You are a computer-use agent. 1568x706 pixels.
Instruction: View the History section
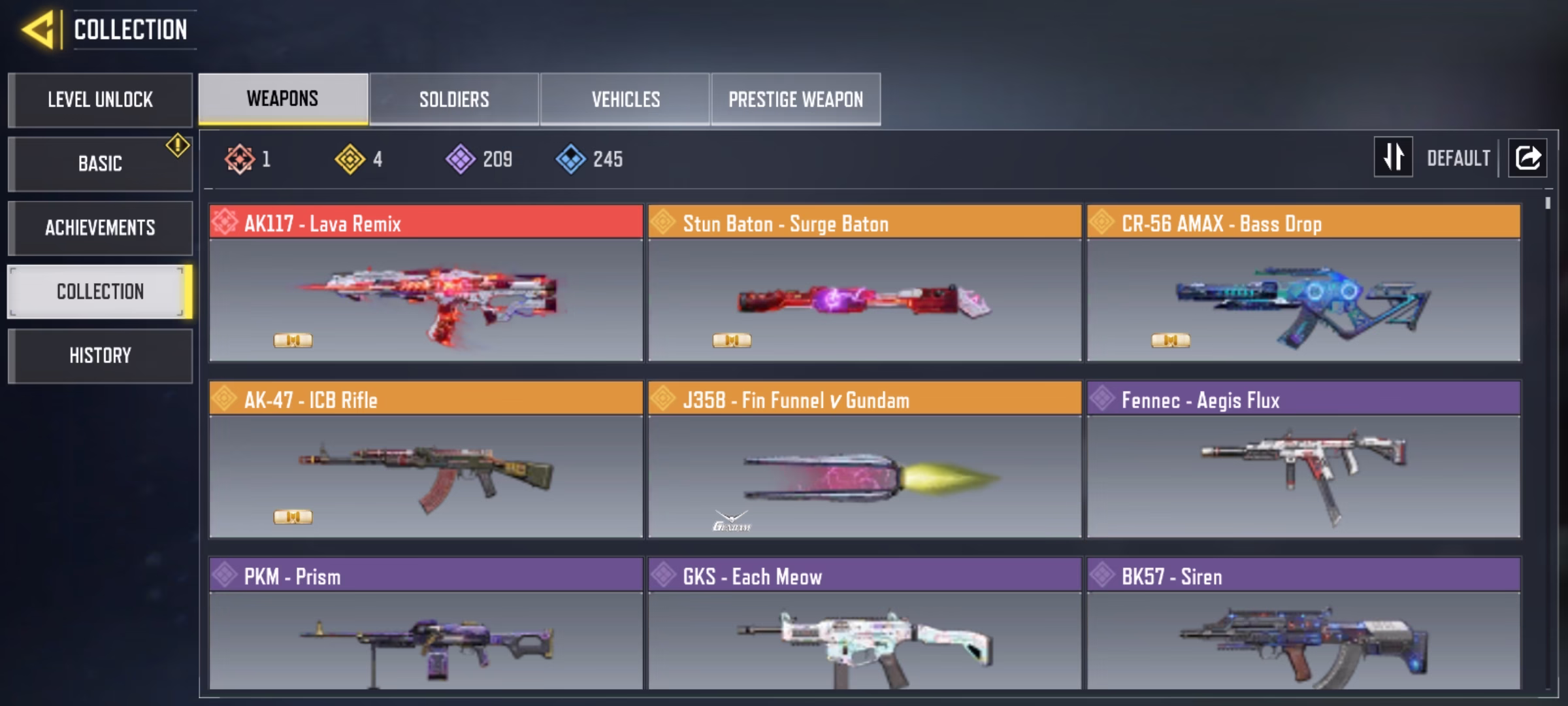(x=100, y=356)
